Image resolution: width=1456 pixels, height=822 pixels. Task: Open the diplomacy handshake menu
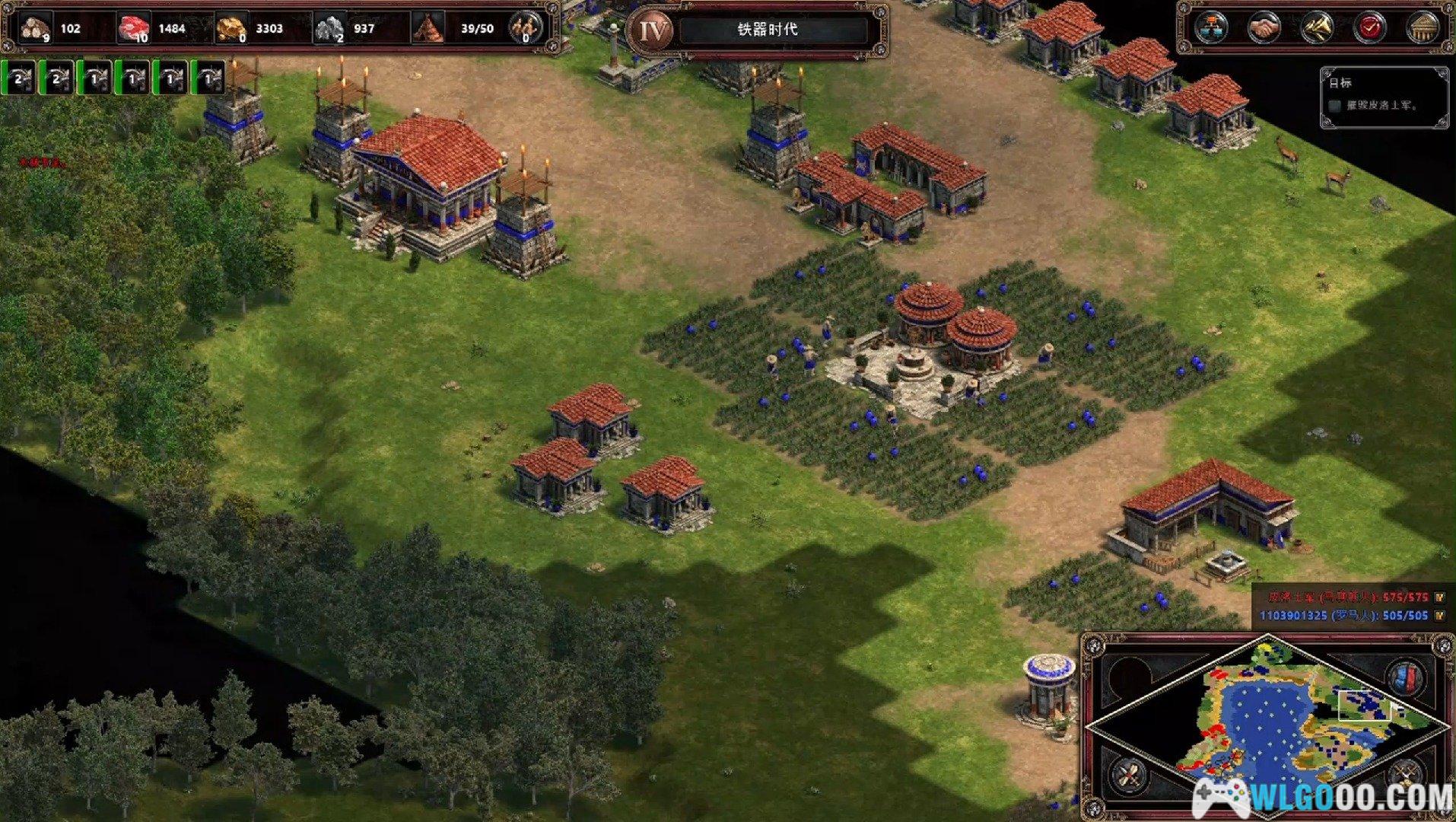point(1264,29)
